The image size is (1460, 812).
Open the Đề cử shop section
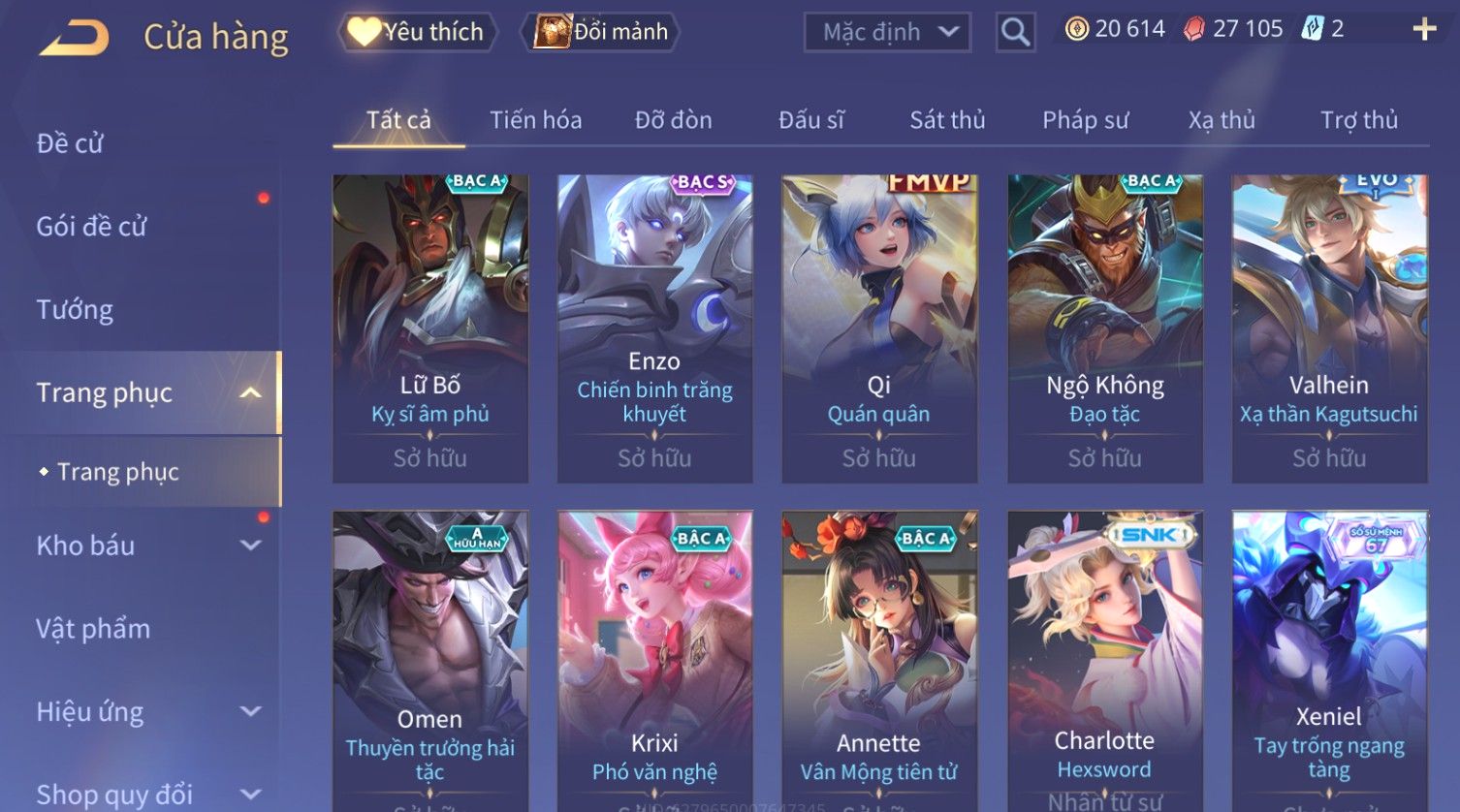(x=70, y=143)
